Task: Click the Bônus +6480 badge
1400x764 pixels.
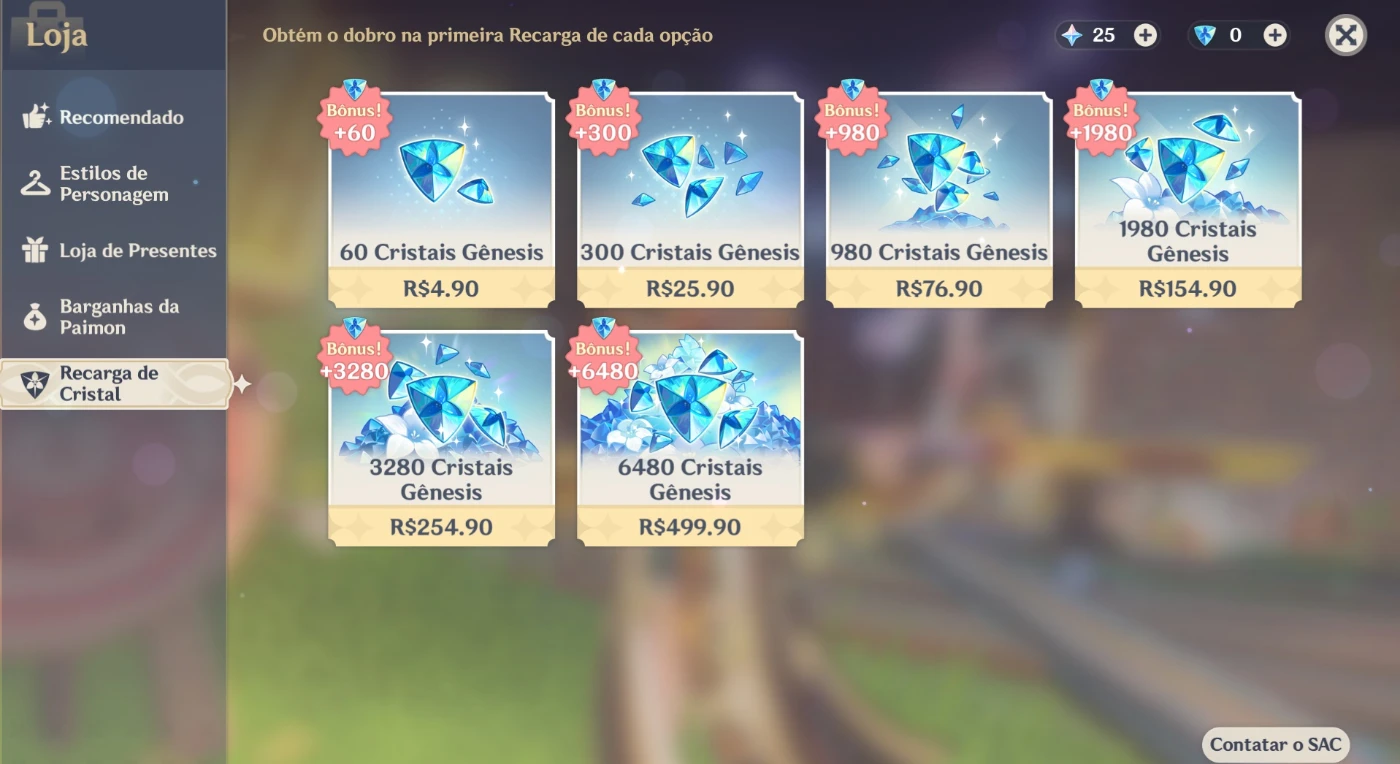Action: point(602,358)
